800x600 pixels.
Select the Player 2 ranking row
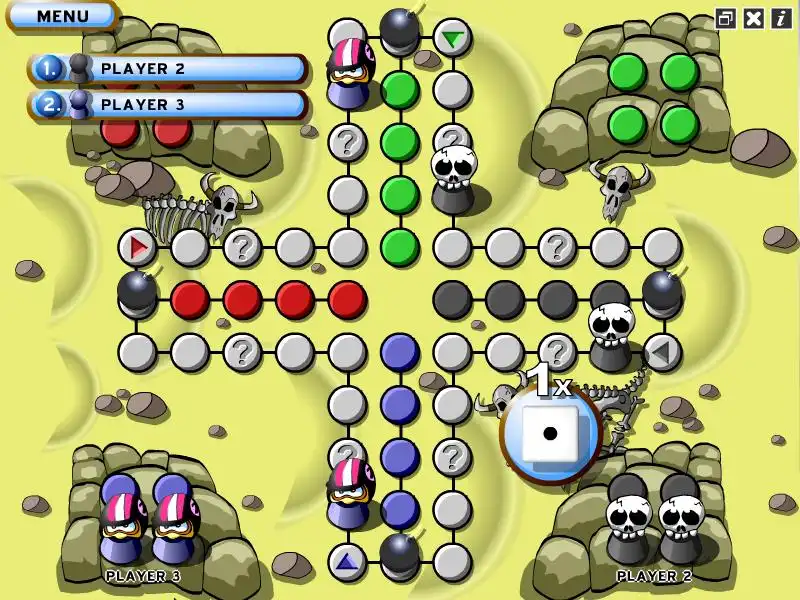pos(167,68)
